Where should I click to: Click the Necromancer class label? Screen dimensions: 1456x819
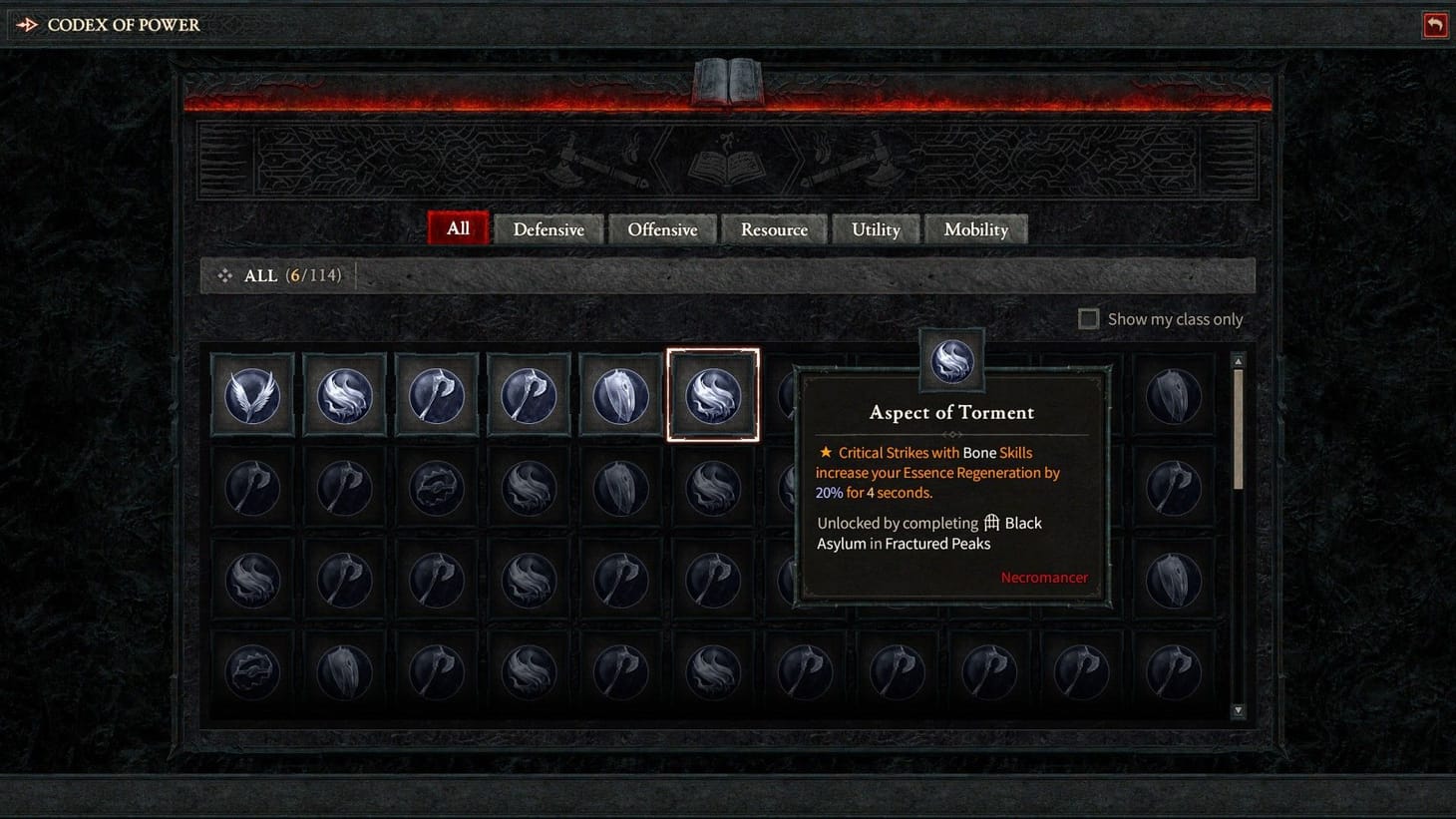tap(1044, 577)
